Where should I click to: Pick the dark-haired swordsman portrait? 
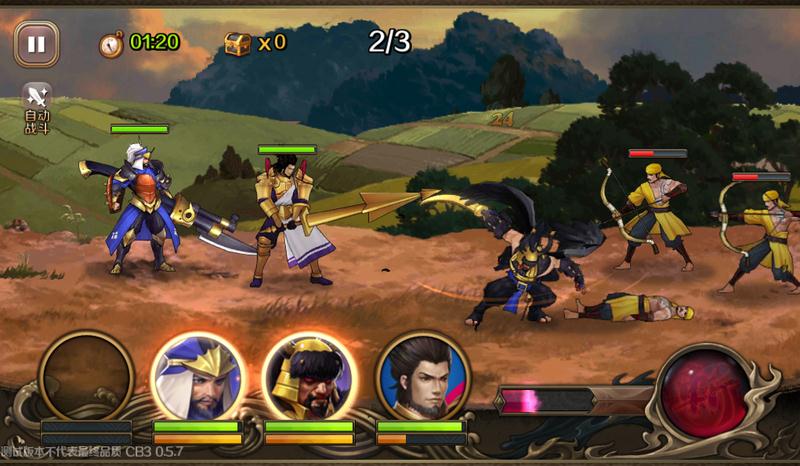(x=423, y=378)
